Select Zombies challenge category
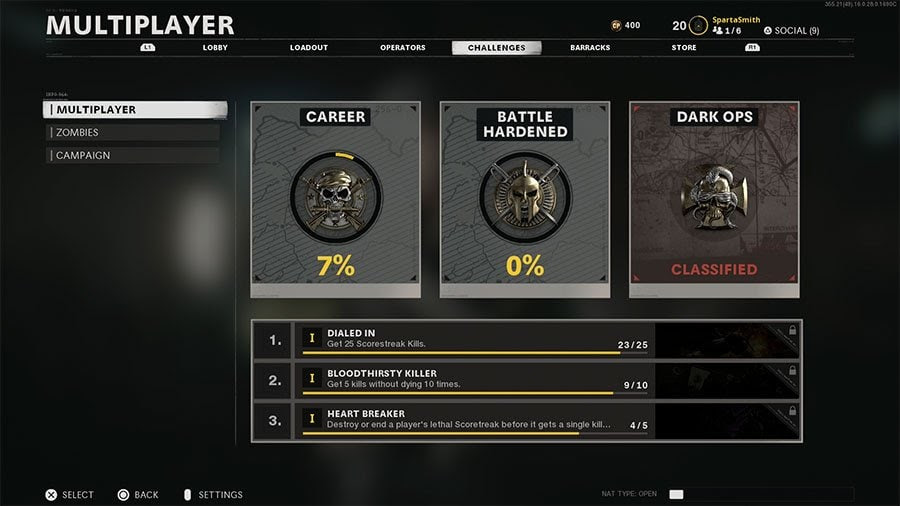Screen dimensions: 900x506 133,132
